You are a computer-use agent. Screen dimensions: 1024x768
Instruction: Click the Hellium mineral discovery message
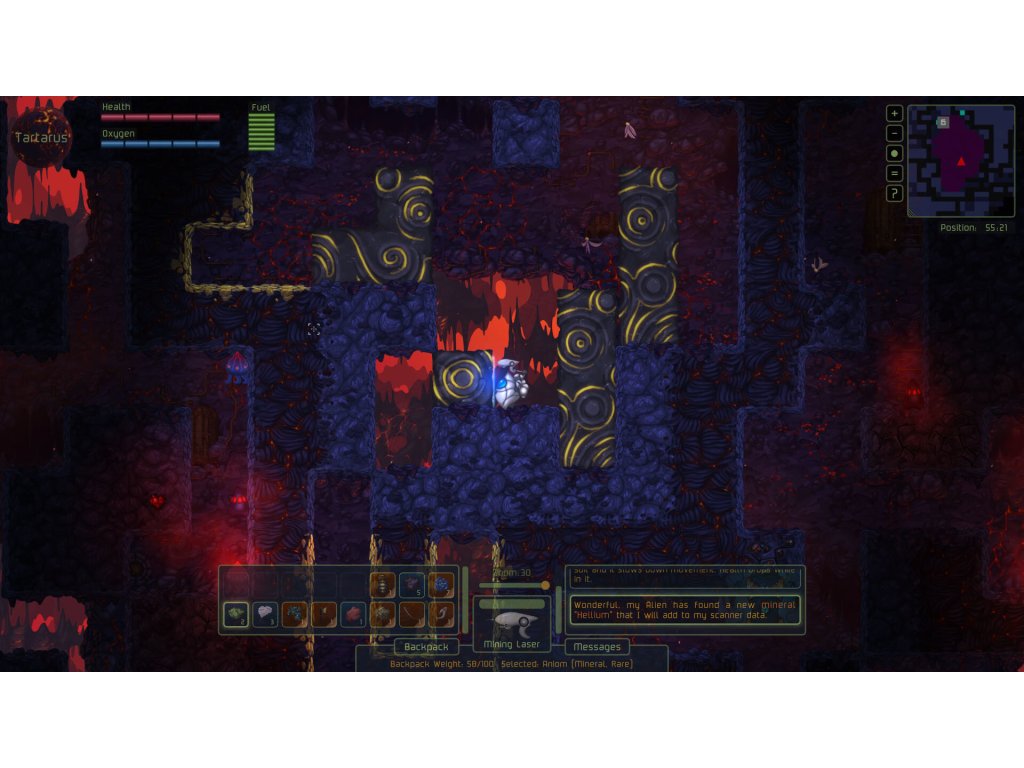(685, 611)
